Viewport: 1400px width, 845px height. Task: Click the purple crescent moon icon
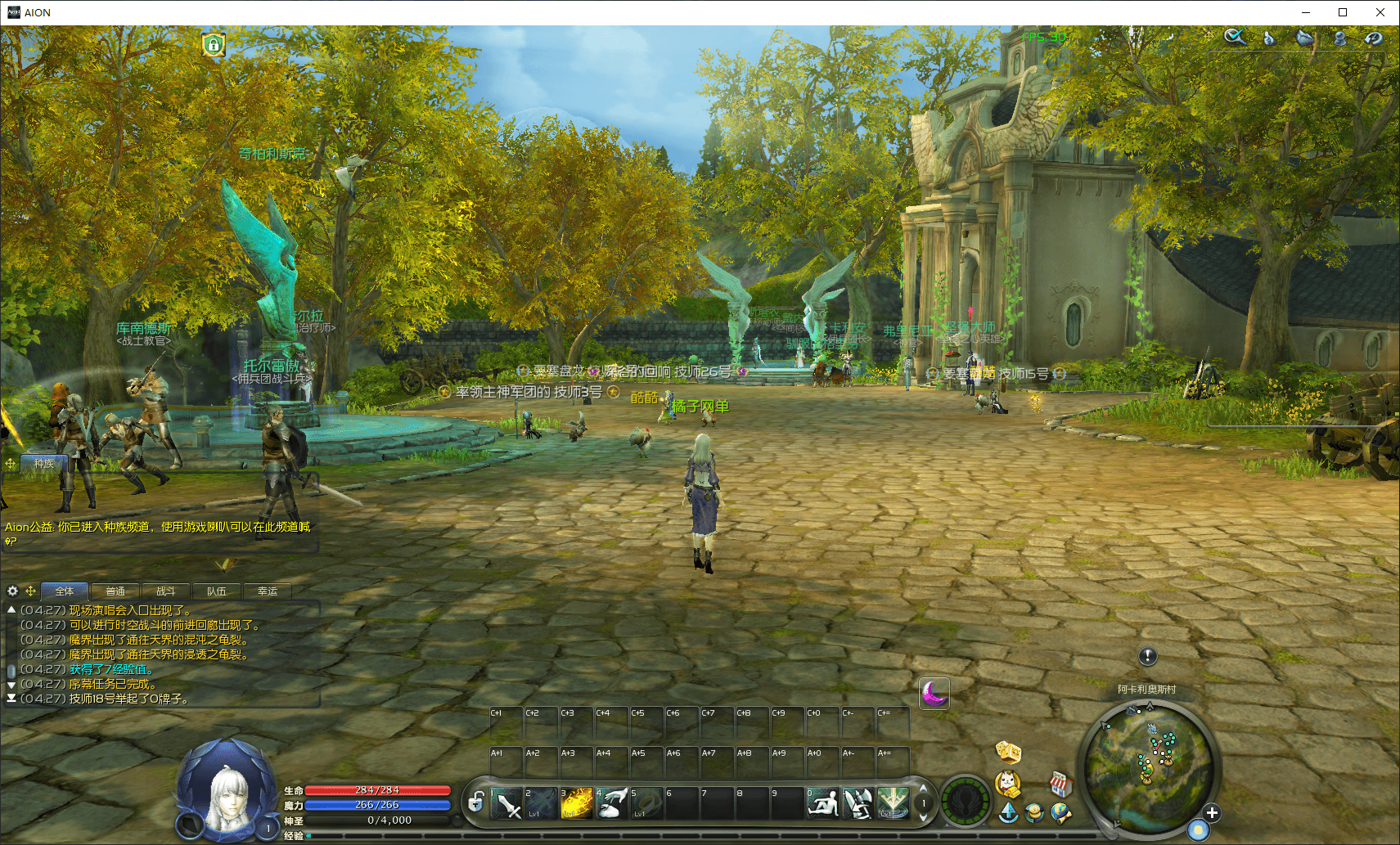[x=934, y=694]
